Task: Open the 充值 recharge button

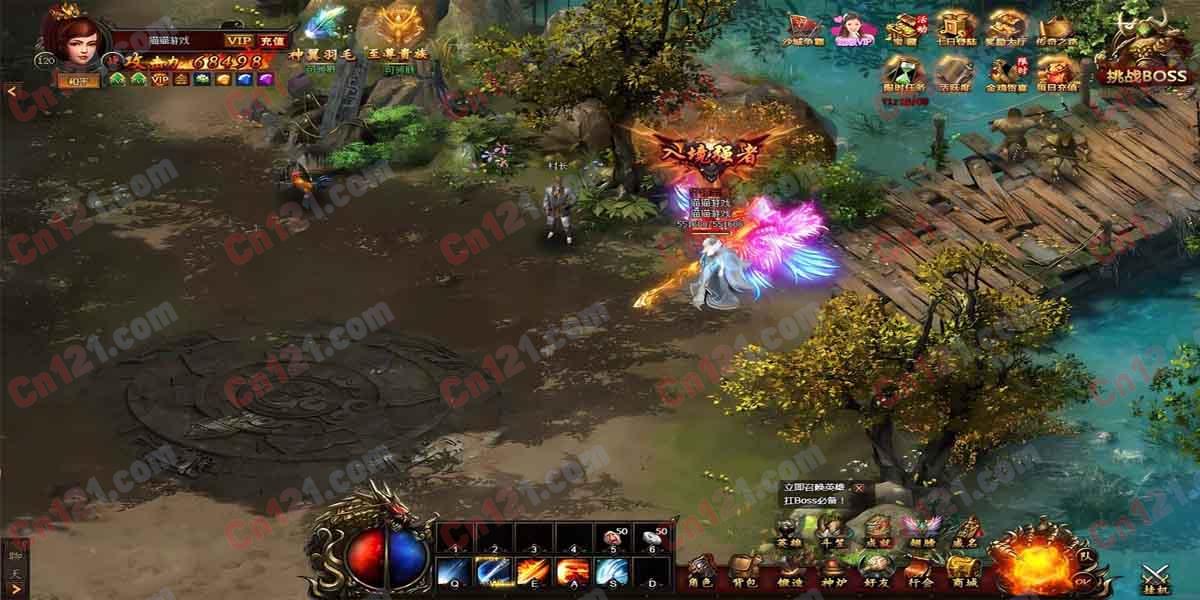Action: pyautogui.click(x=272, y=40)
